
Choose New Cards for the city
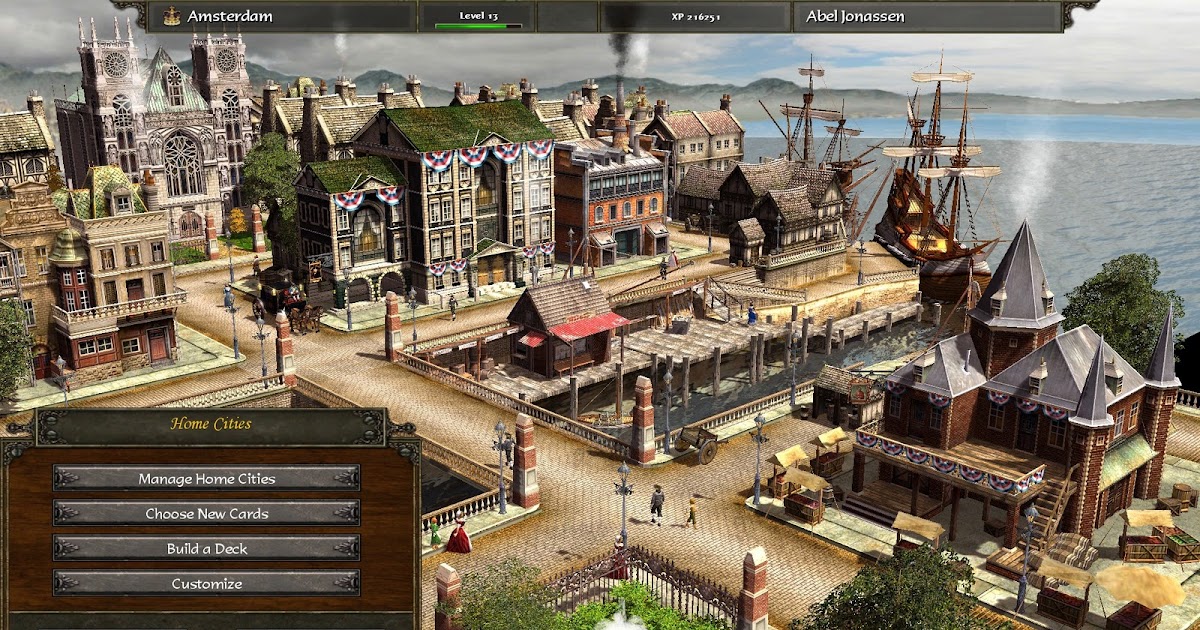[207, 513]
